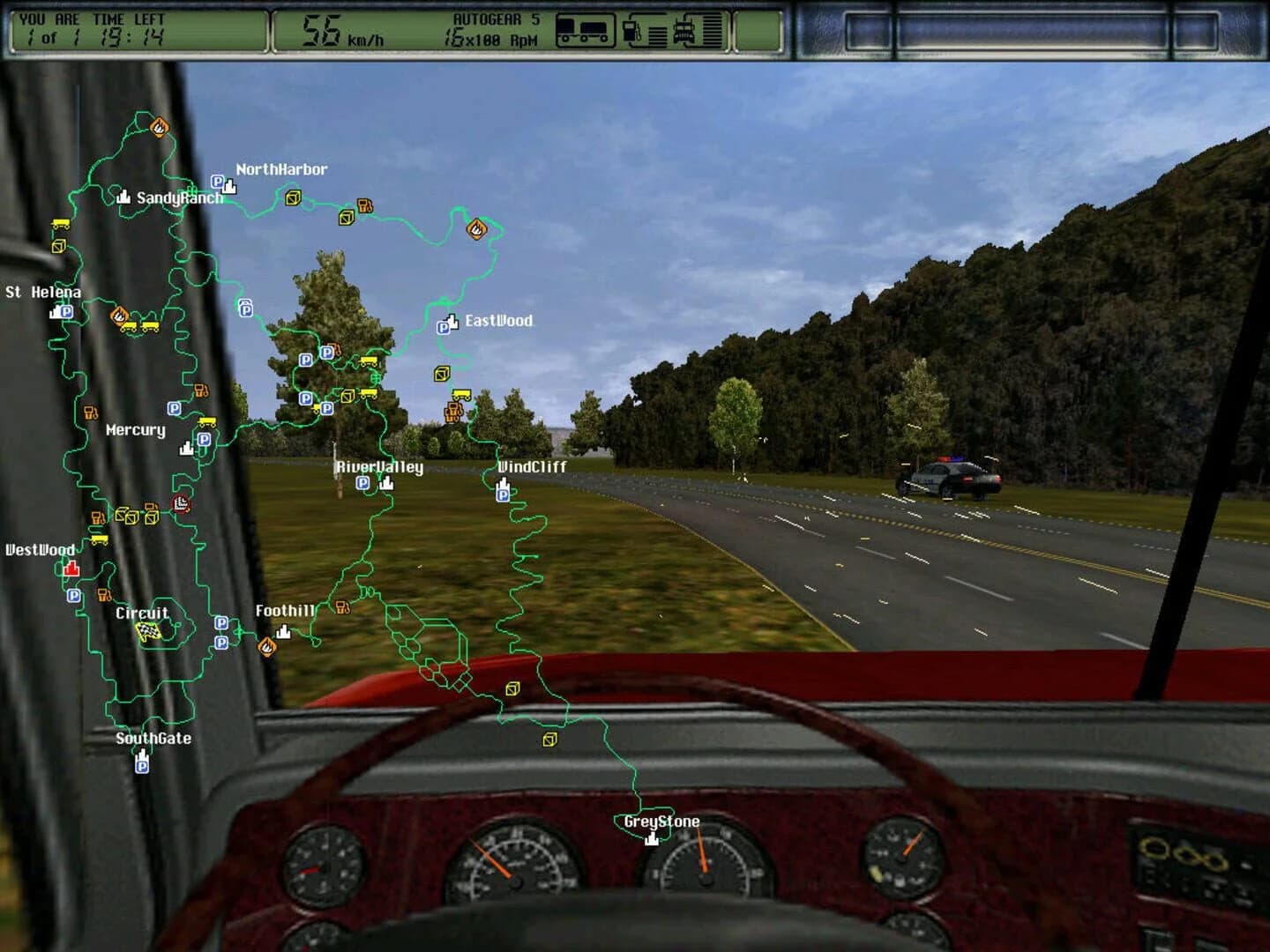Select the truck damage indicator icon in the HUD
This screenshot has height=952, width=1270.
[x=684, y=31]
